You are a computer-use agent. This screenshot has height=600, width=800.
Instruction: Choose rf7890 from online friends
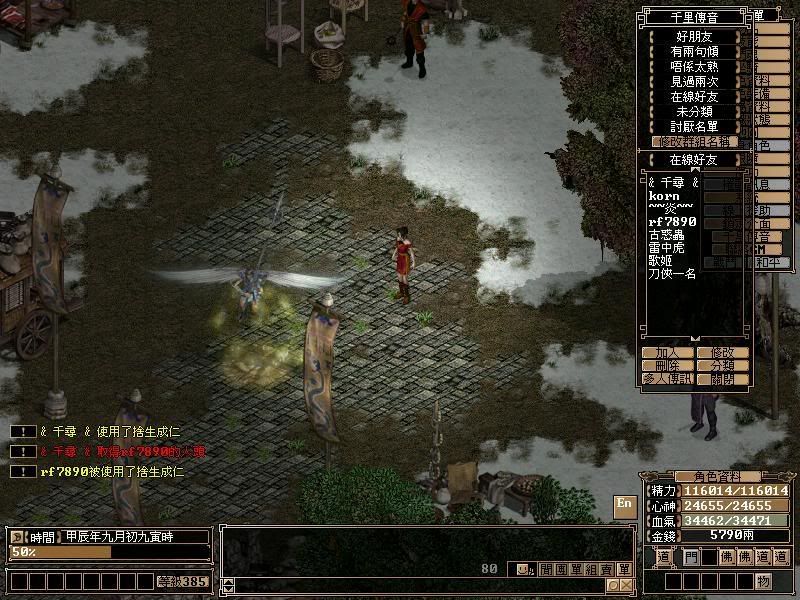coord(672,221)
